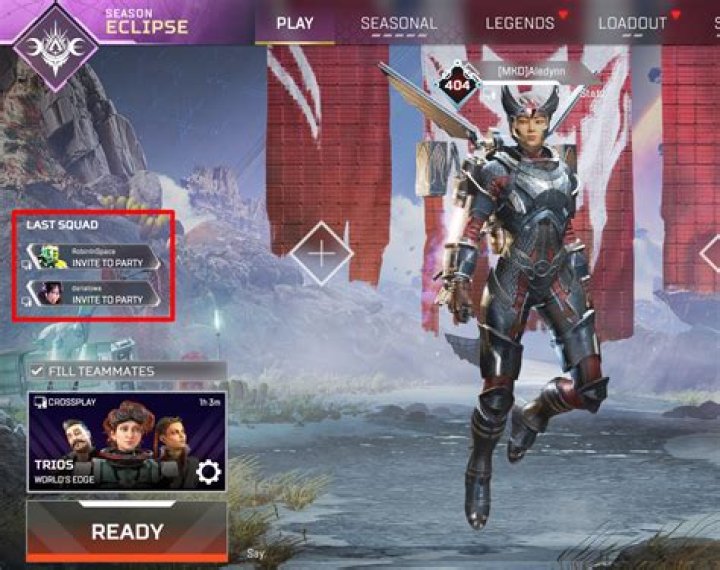
Task: Open the Legends tab
Action: (x=520, y=23)
